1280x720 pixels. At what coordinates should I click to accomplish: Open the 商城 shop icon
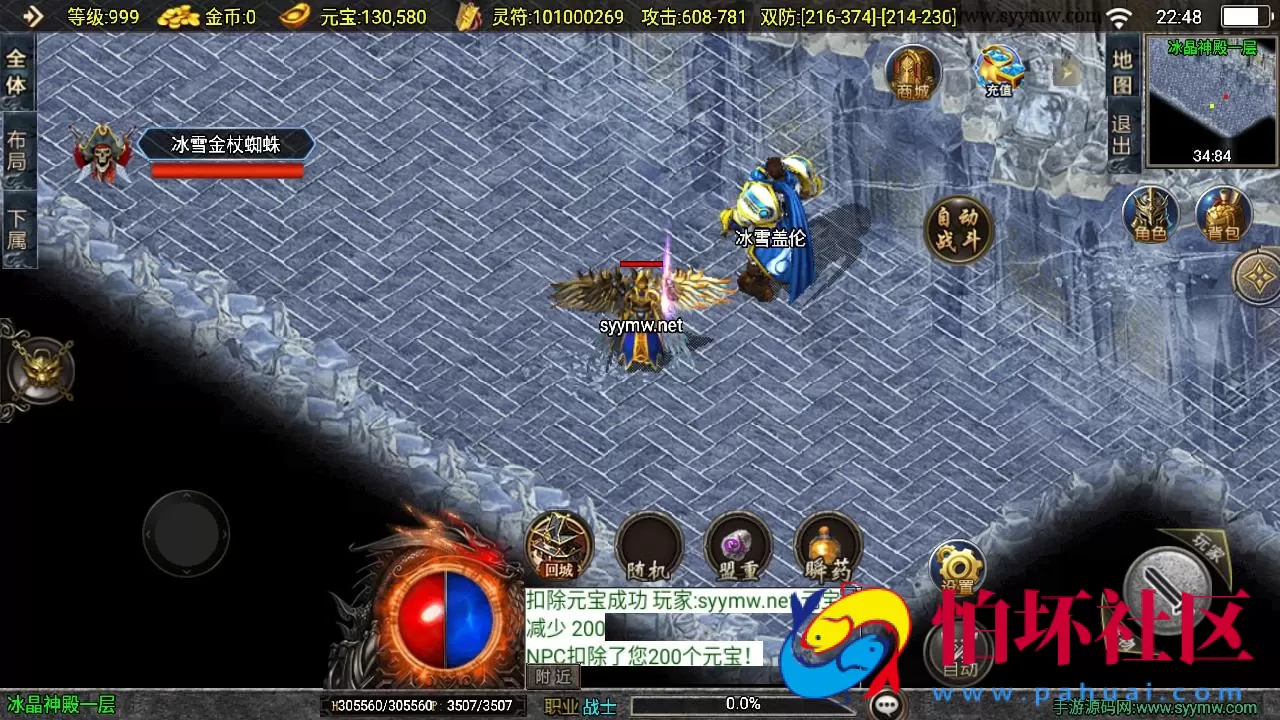[912, 72]
